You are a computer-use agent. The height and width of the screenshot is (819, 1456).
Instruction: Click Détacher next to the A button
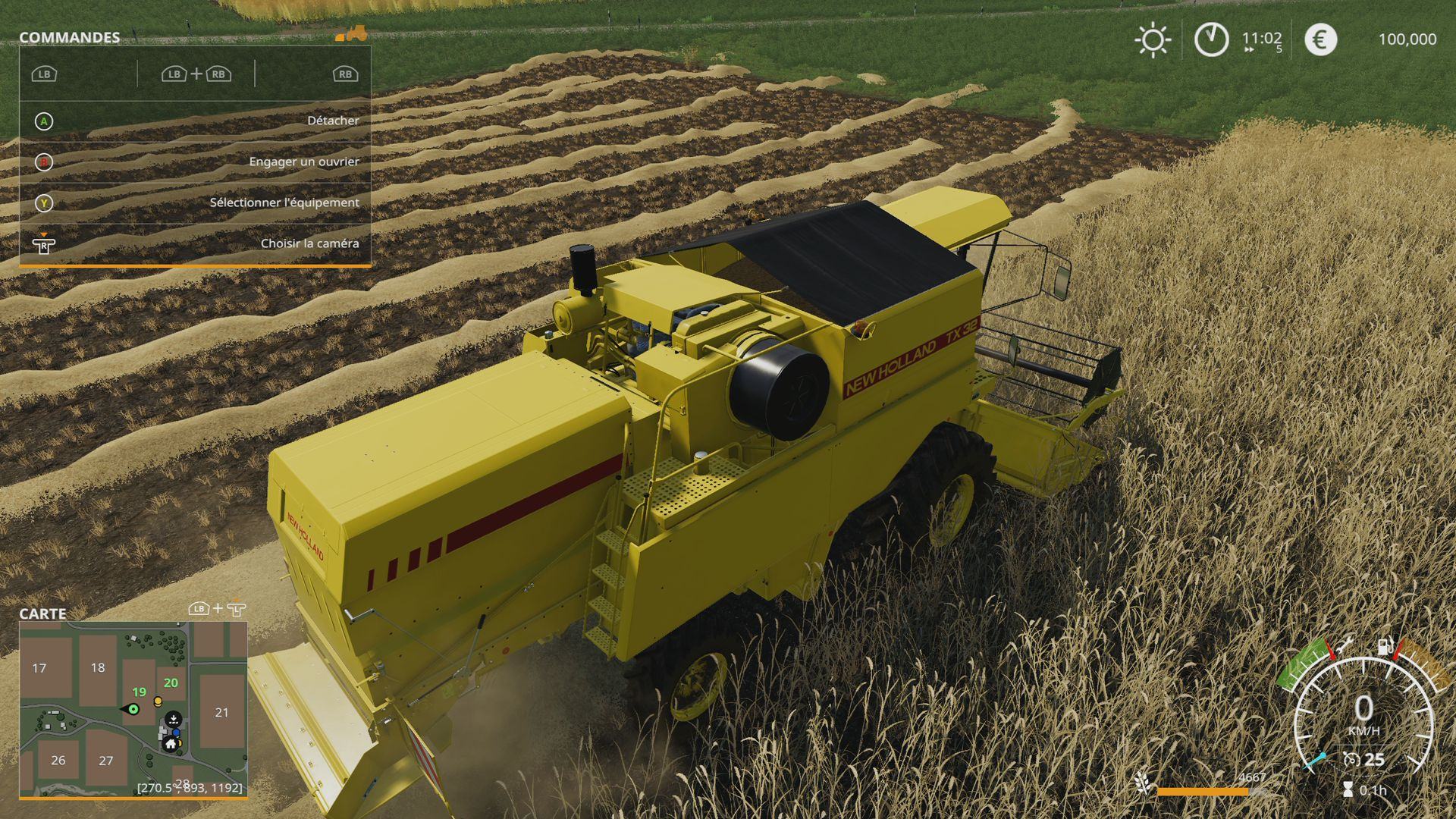333,120
